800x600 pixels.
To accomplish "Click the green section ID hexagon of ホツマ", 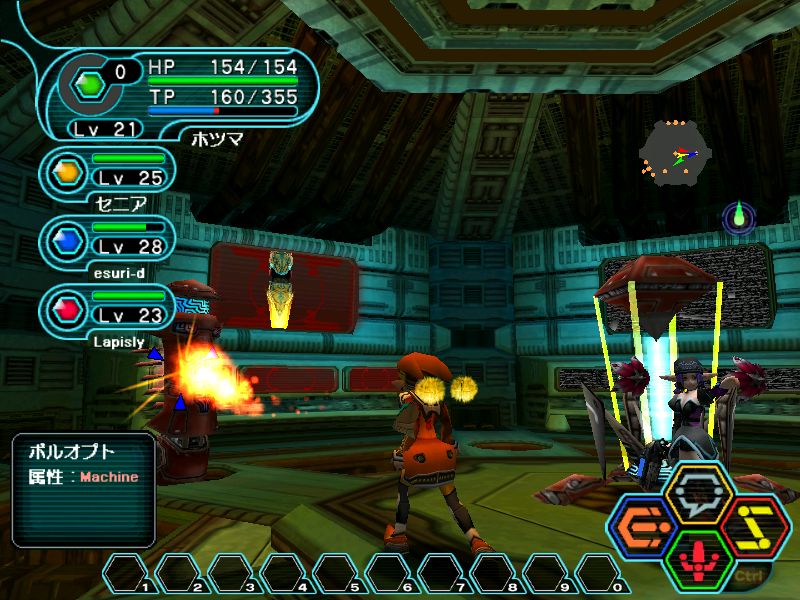I will click(91, 85).
